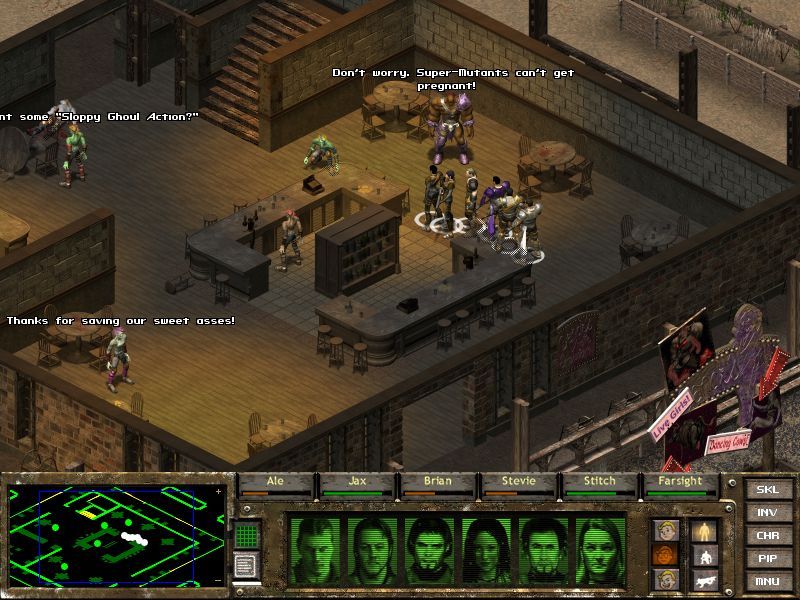Open the CHR character sheet
The image size is (800, 600).
pos(767,536)
